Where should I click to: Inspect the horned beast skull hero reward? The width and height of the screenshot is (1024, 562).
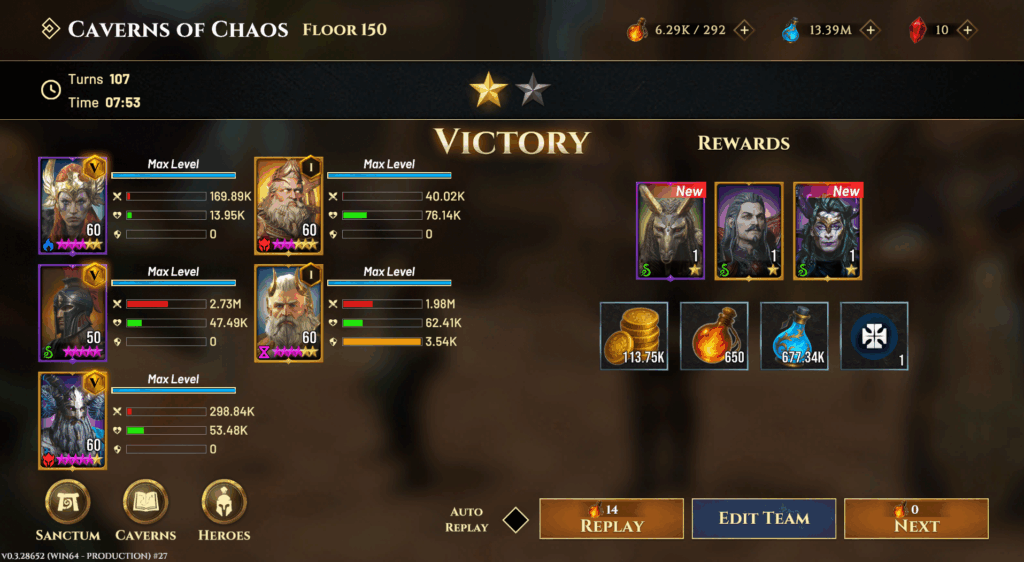[x=671, y=231]
